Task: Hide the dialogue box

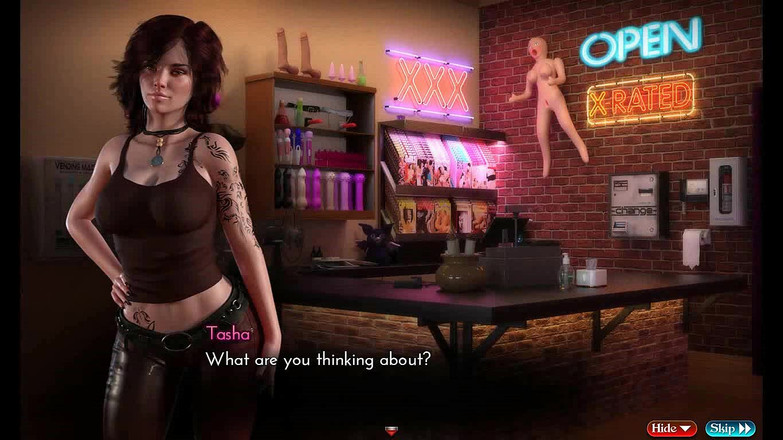Action: click(x=671, y=428)
